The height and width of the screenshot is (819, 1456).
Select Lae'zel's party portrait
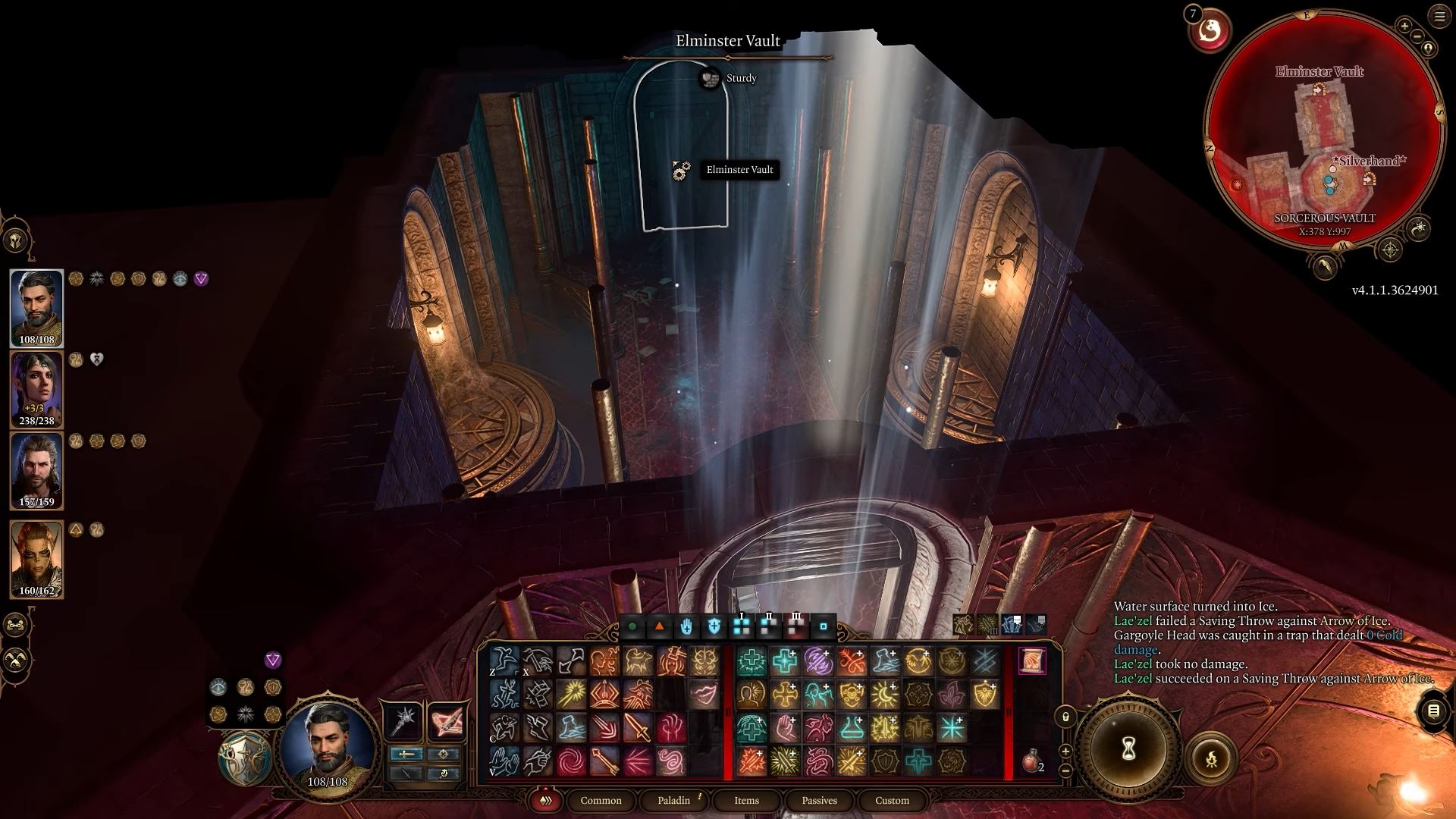(x=36, y=559)
